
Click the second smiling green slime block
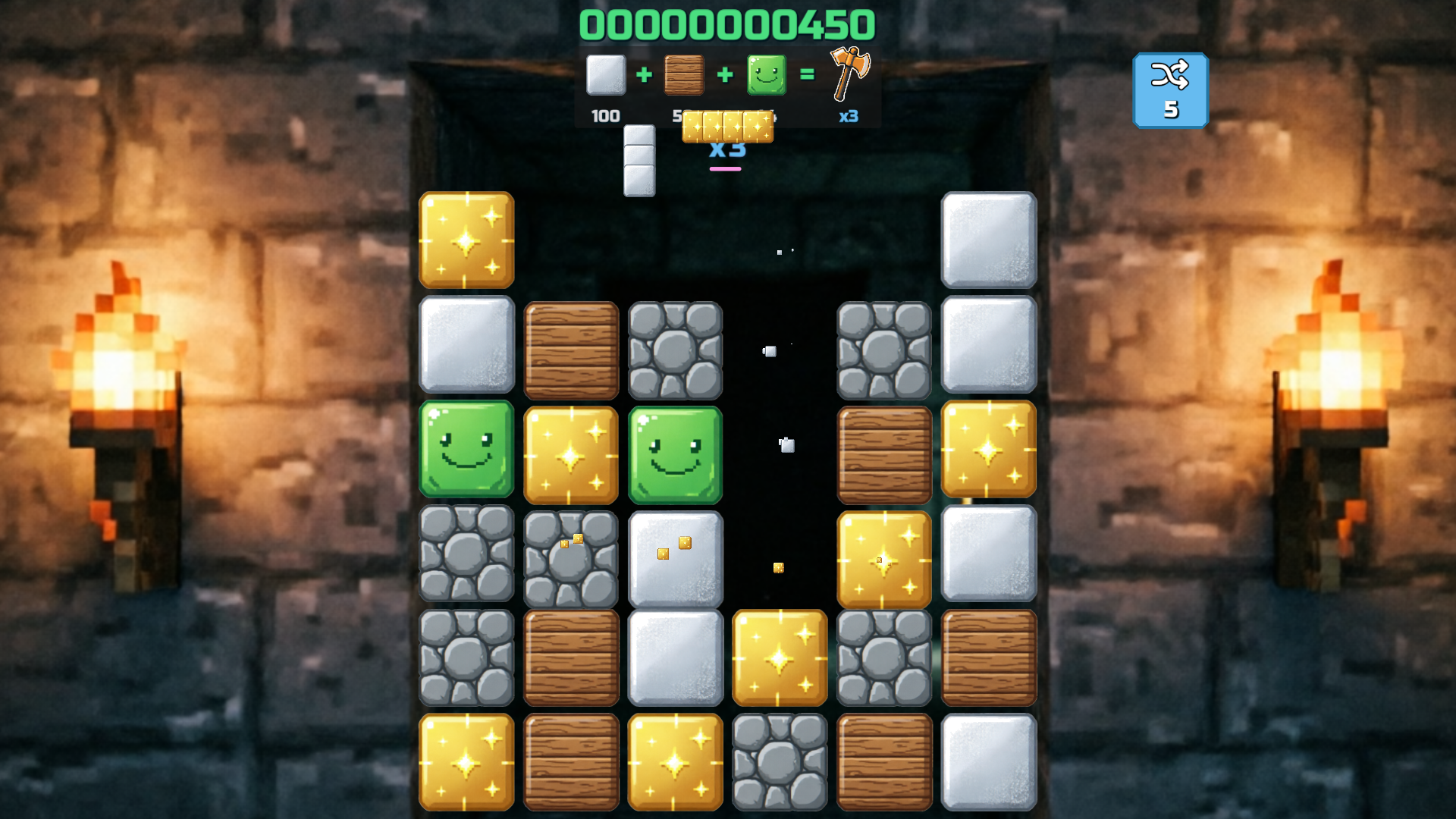[x=675, y=453]
